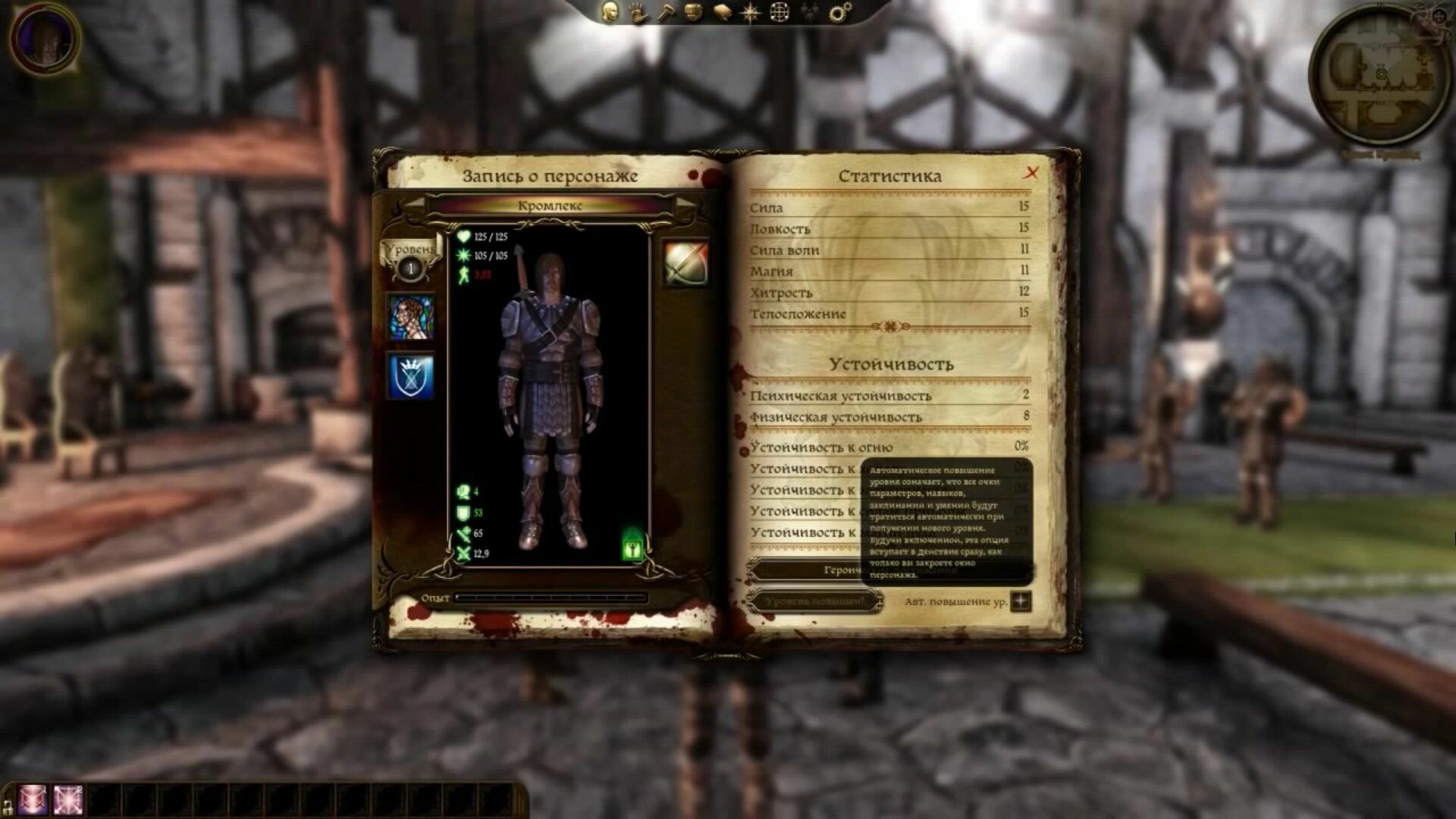
Task: Open the journal book icon
Action: [721, 13]
